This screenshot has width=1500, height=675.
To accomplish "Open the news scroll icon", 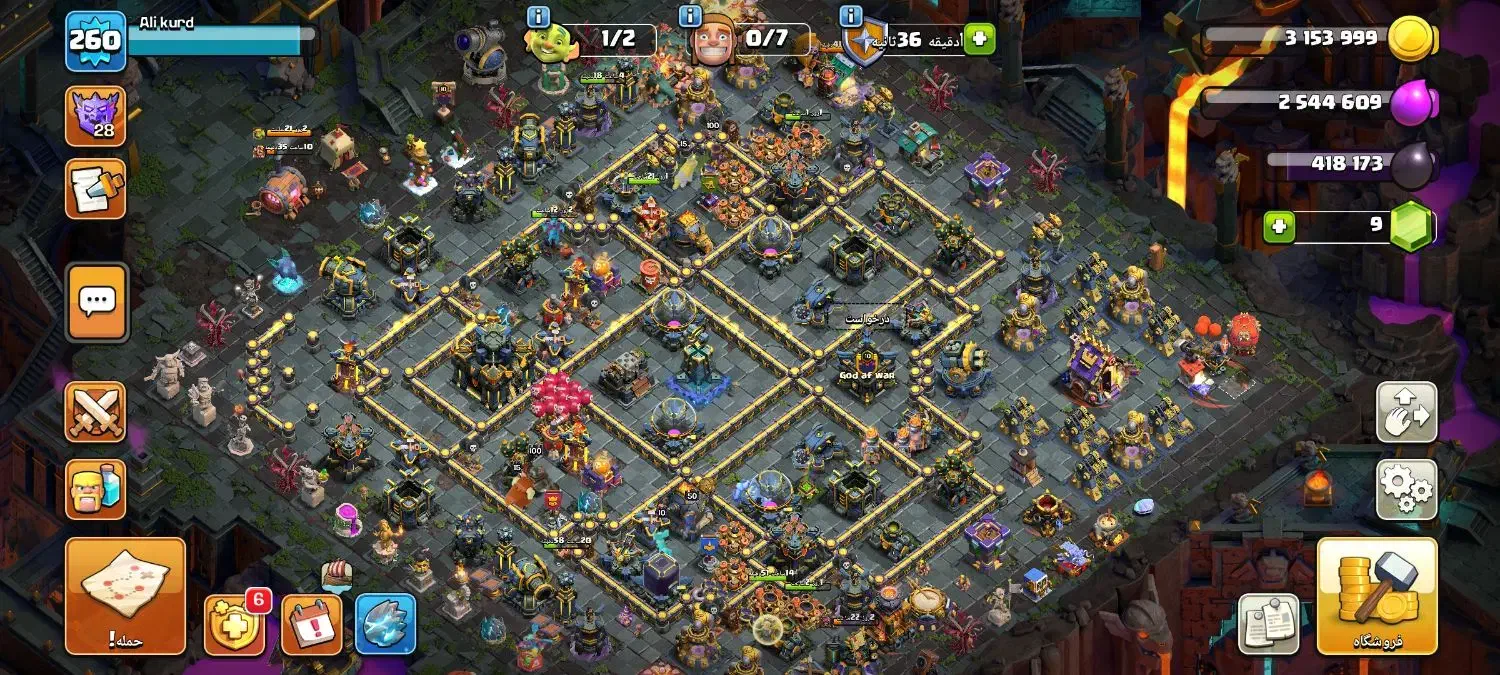I will (x=96, y=189).
